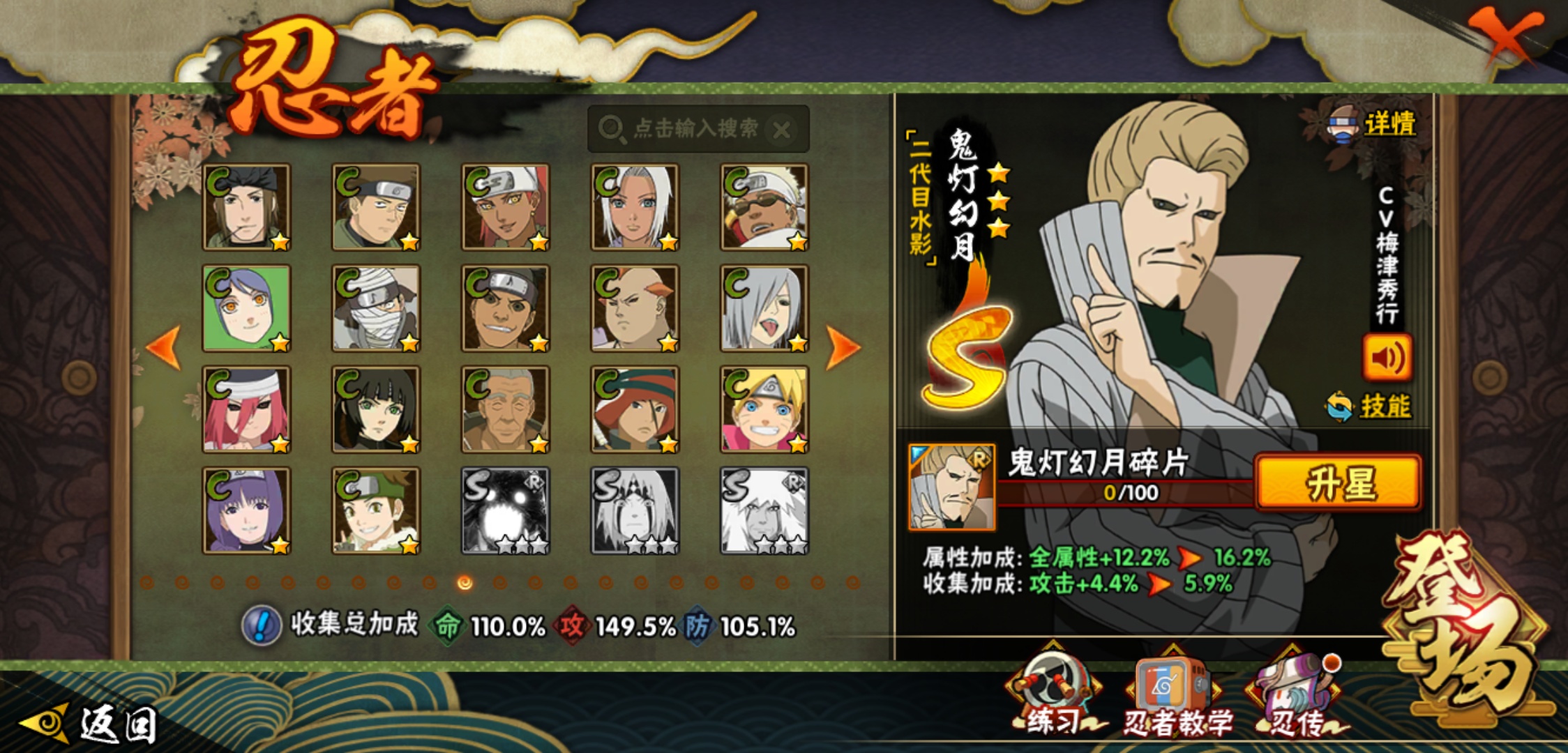The height and width of the screenshot is (753, 1568).
Task: Clear the search box with its X button
Action: click(782, 130)
